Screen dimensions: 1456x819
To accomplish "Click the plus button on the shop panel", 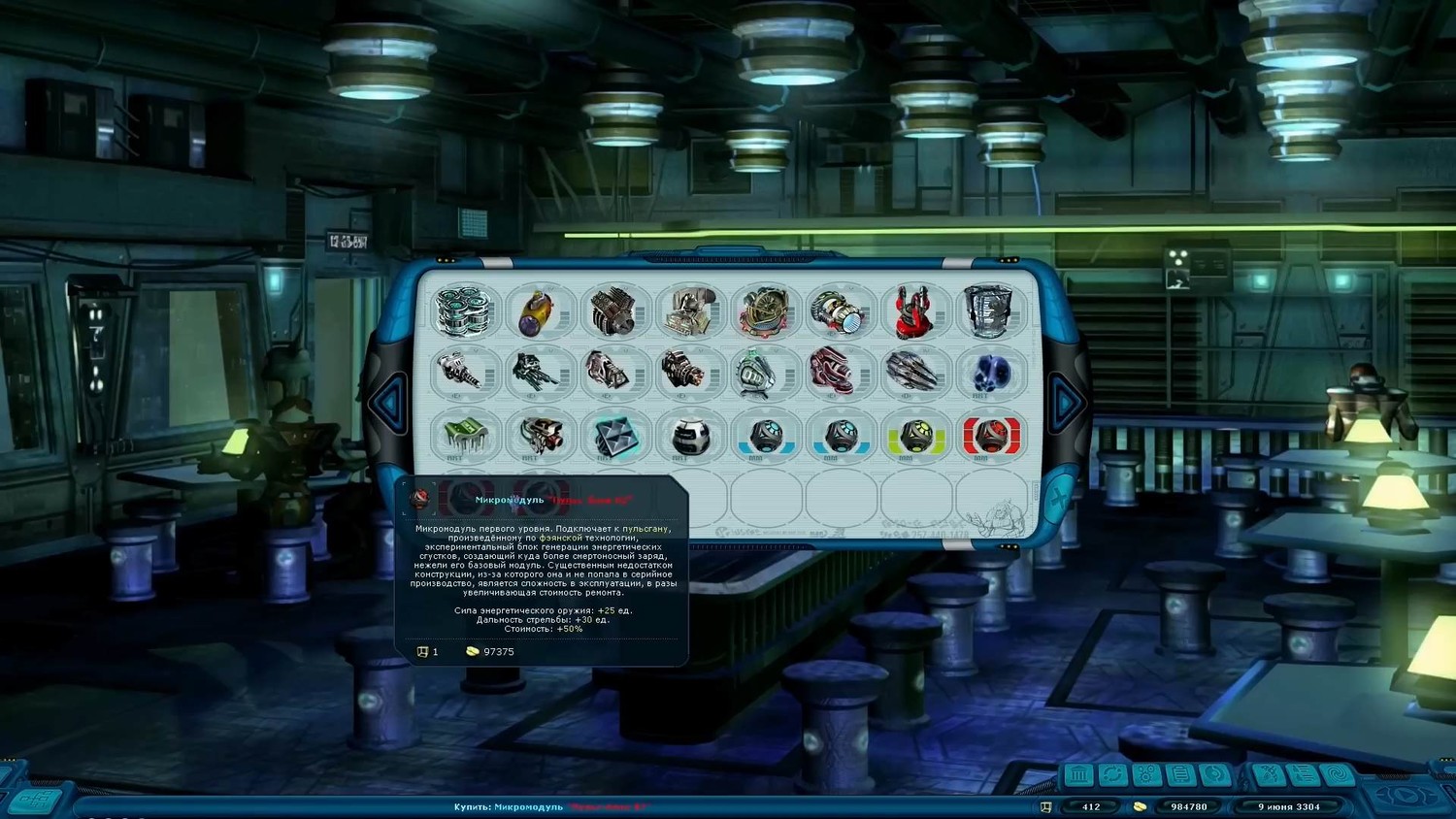I will click(1058, 499).
